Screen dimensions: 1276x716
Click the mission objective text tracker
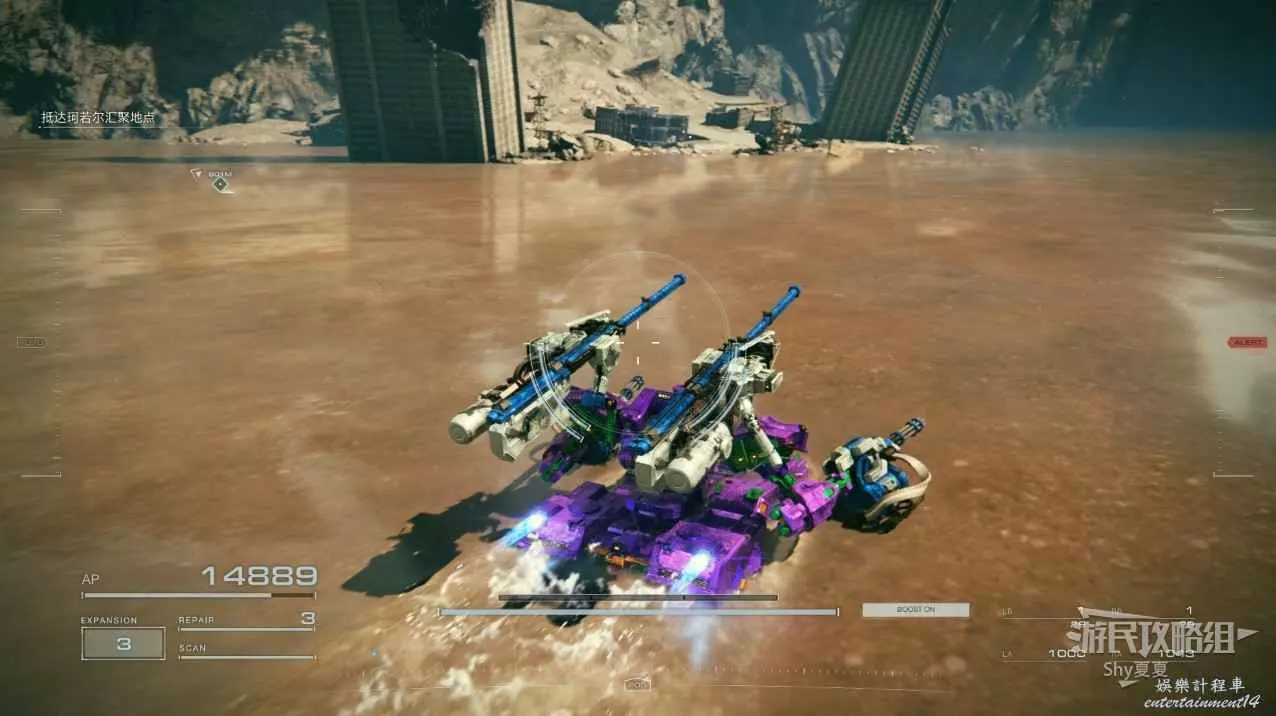point(98,118)
